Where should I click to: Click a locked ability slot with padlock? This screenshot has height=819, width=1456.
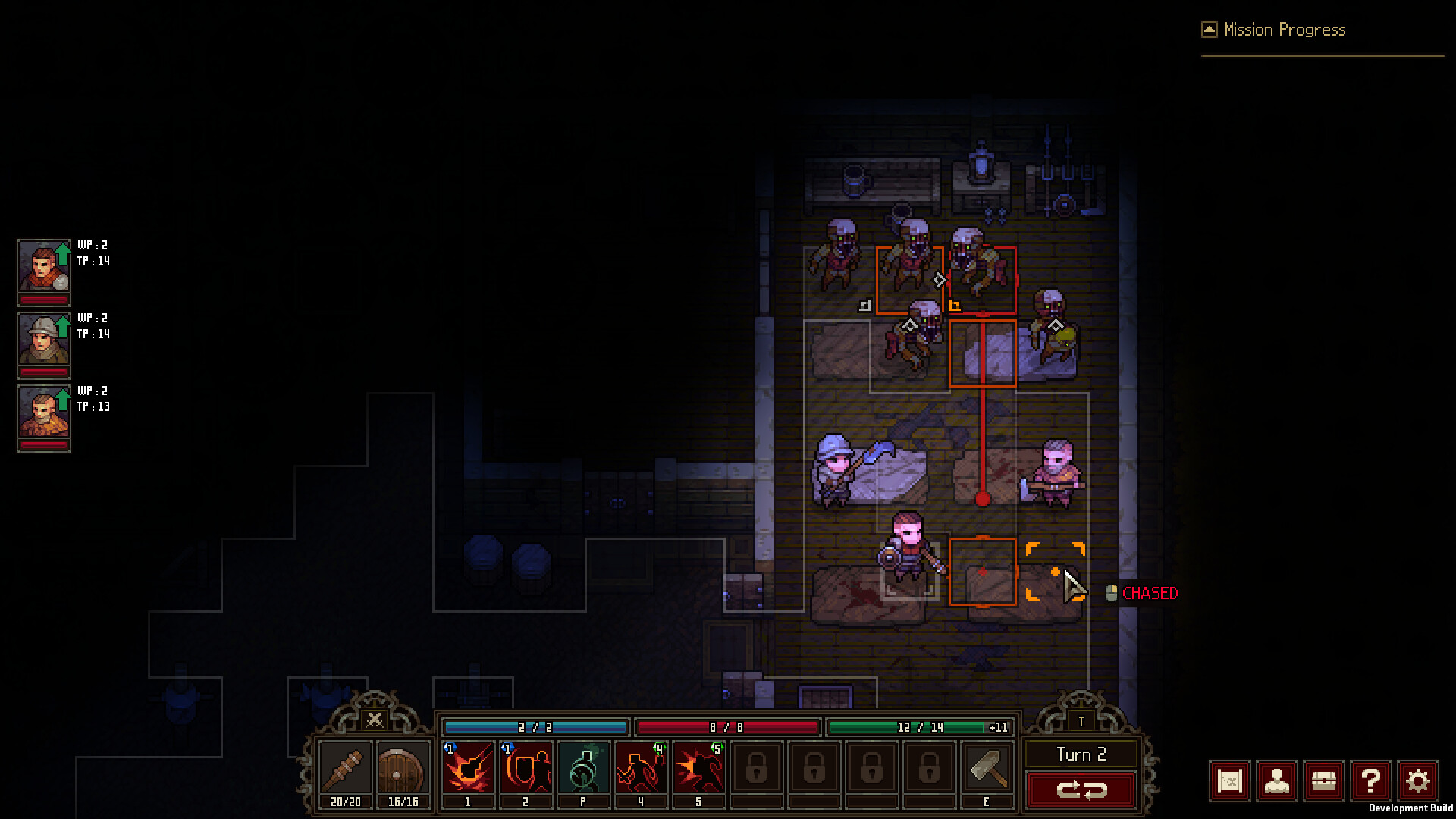pos(757,767)
